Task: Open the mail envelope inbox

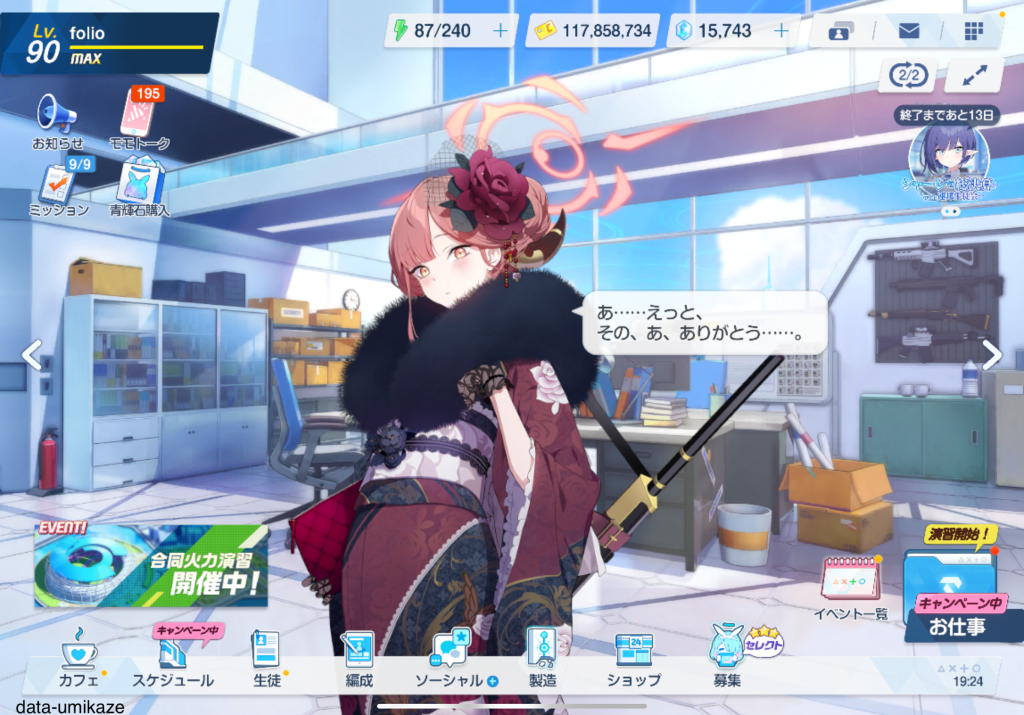Action: [908, 31]
